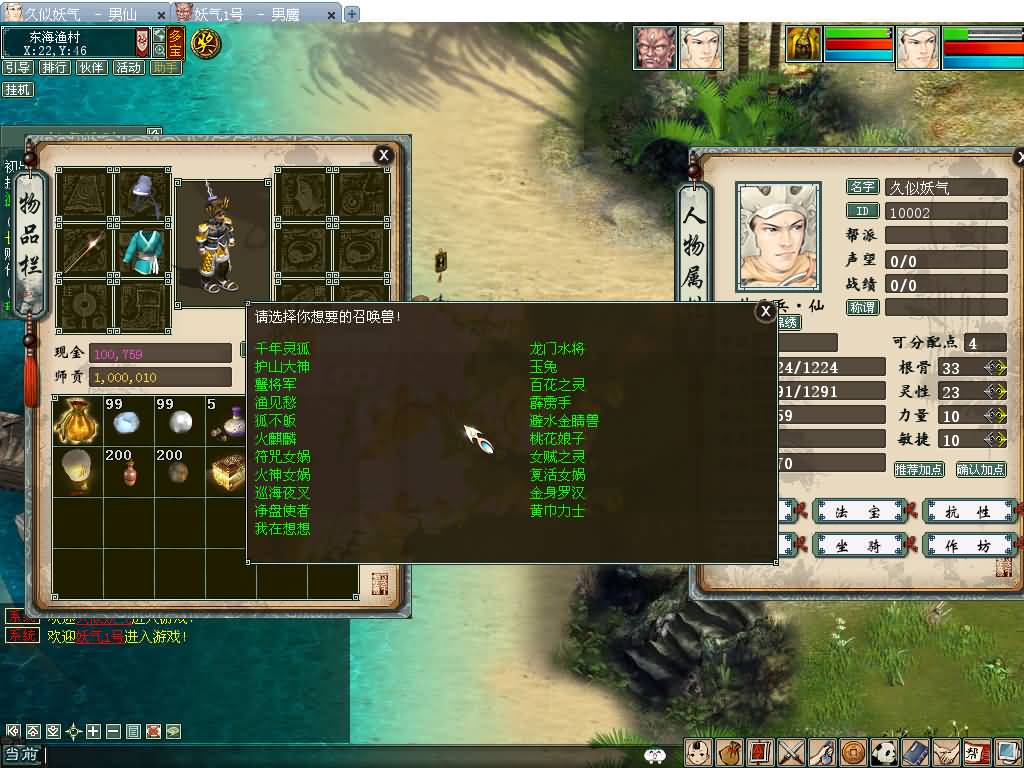Choose 我在想想 to decide later

tap(283, 529)
